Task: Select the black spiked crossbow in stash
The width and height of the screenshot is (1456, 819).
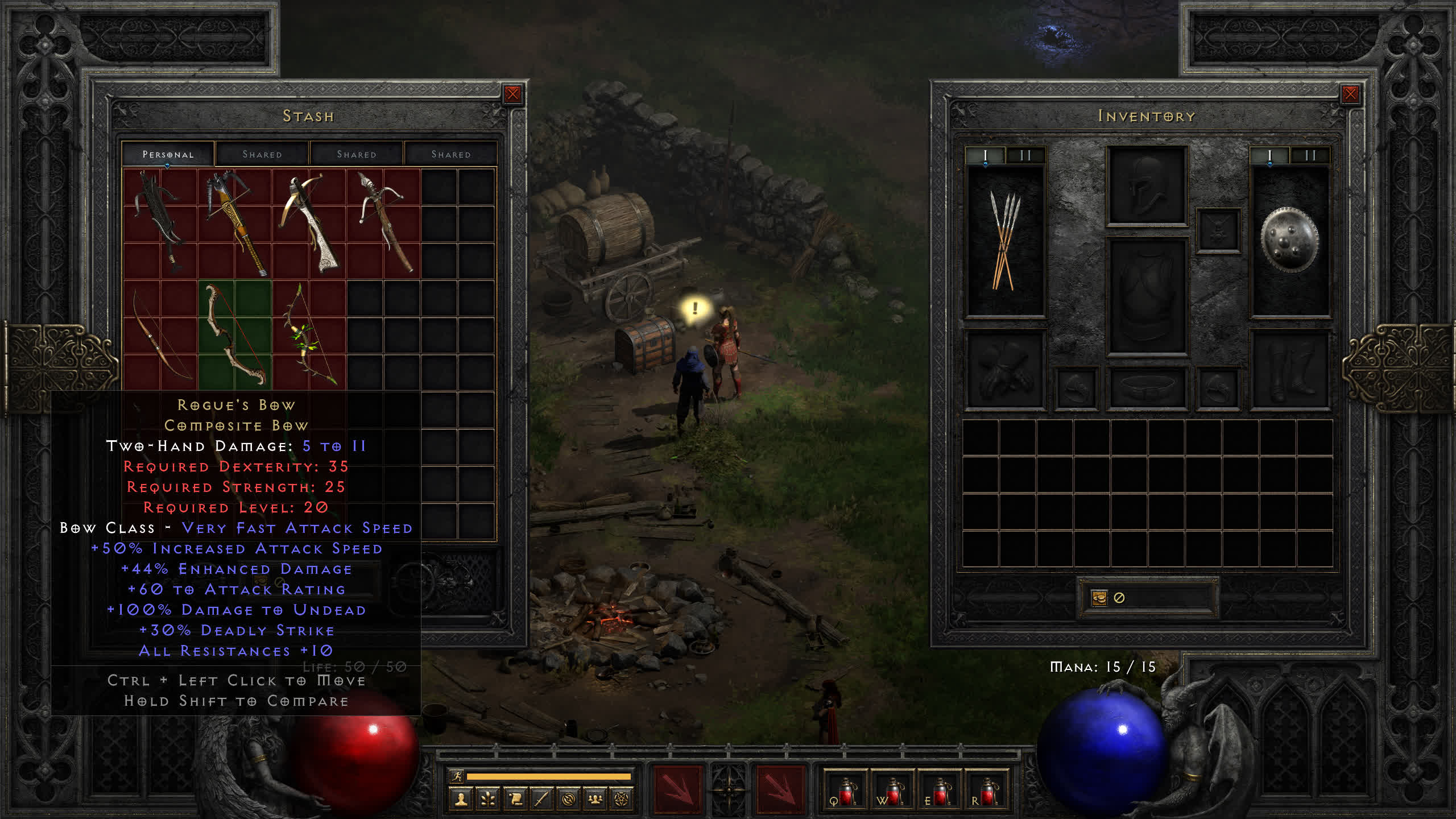Action: tap(159, 222)
